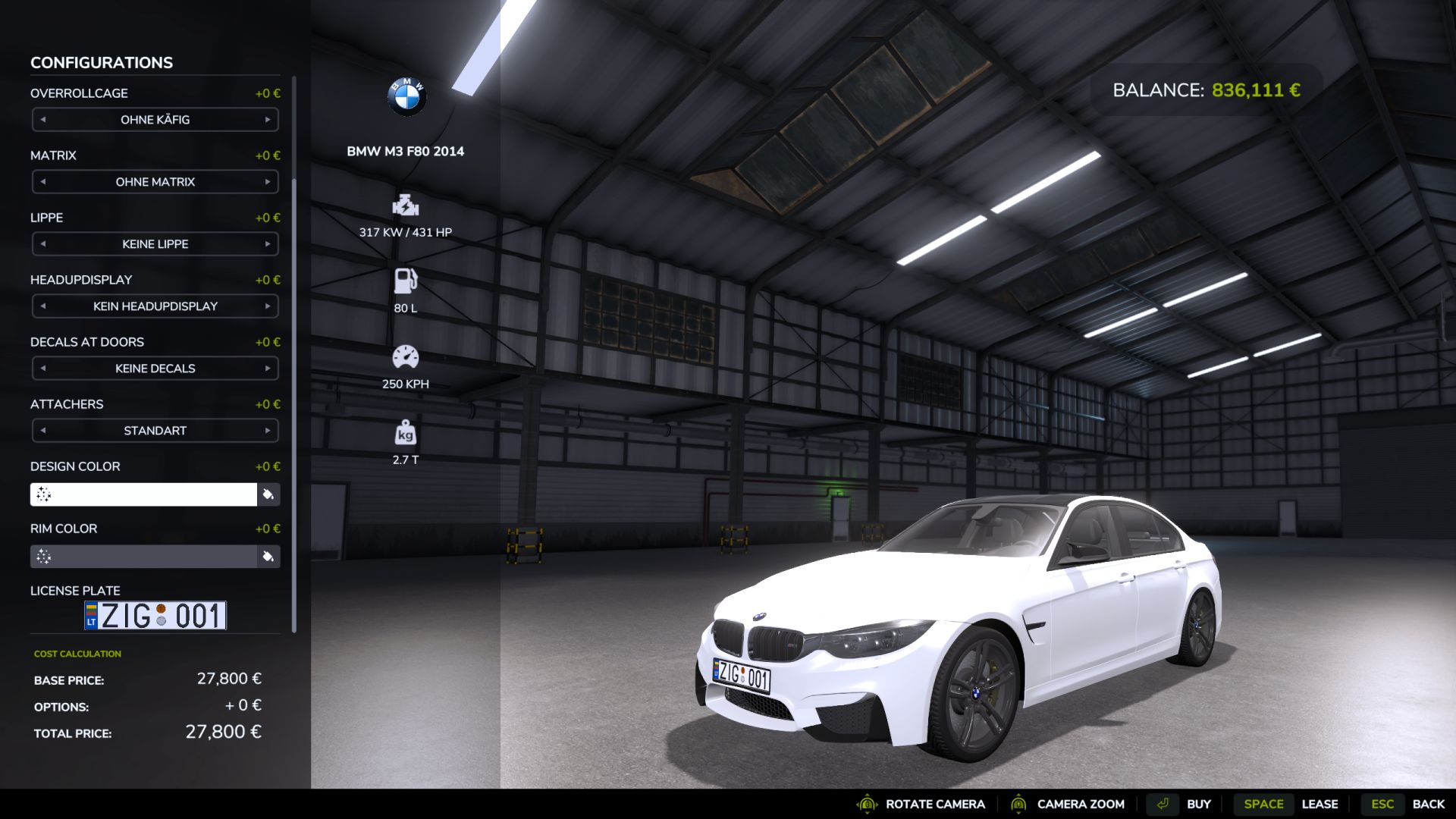Advance OVERROLLCAGE past OHNE KÄFIG

pos(267,119)
